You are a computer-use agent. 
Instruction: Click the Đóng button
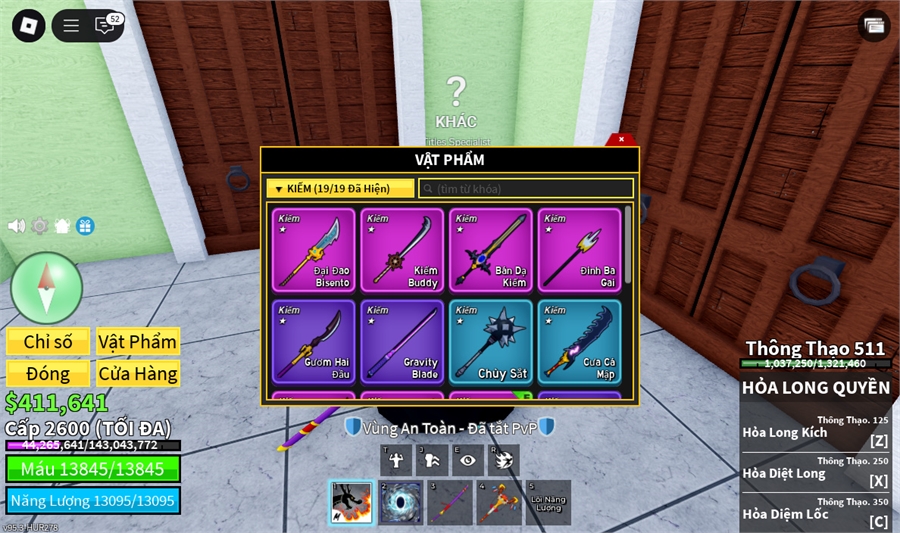click(x=48, y=374)
